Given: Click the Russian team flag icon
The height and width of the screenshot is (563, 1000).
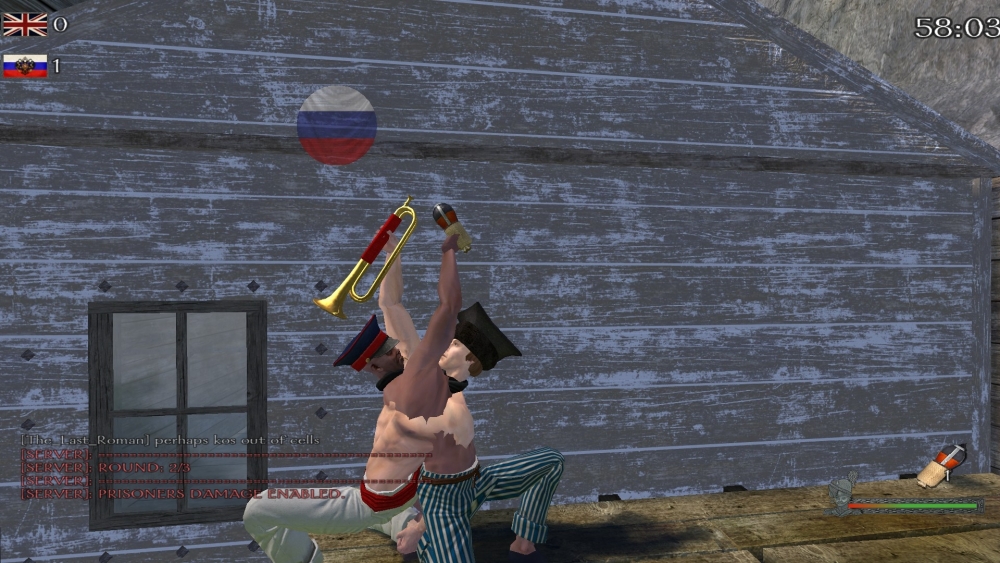Looking at the screenshot, I should tap(24, 66).
